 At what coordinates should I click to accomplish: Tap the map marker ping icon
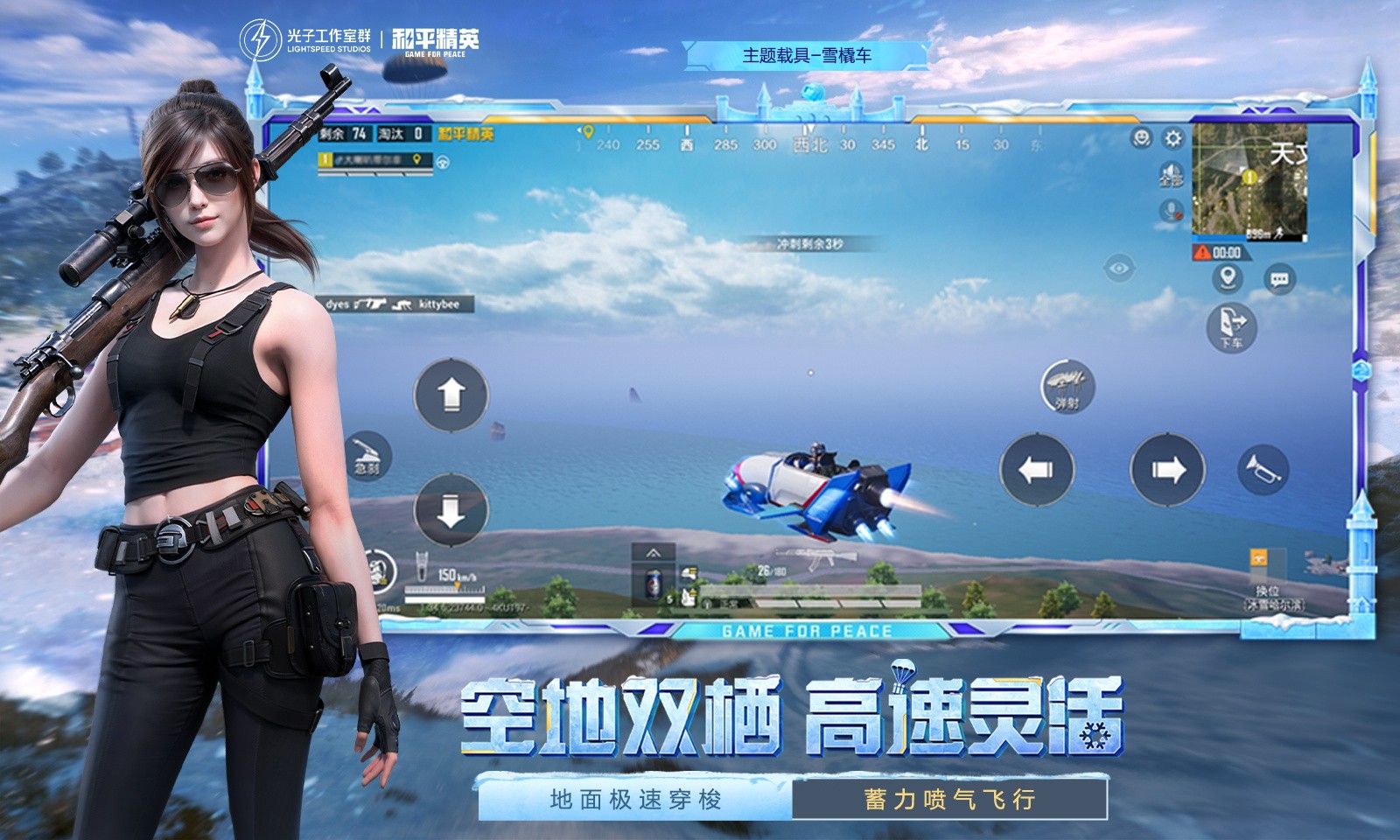click(1228, 277)
